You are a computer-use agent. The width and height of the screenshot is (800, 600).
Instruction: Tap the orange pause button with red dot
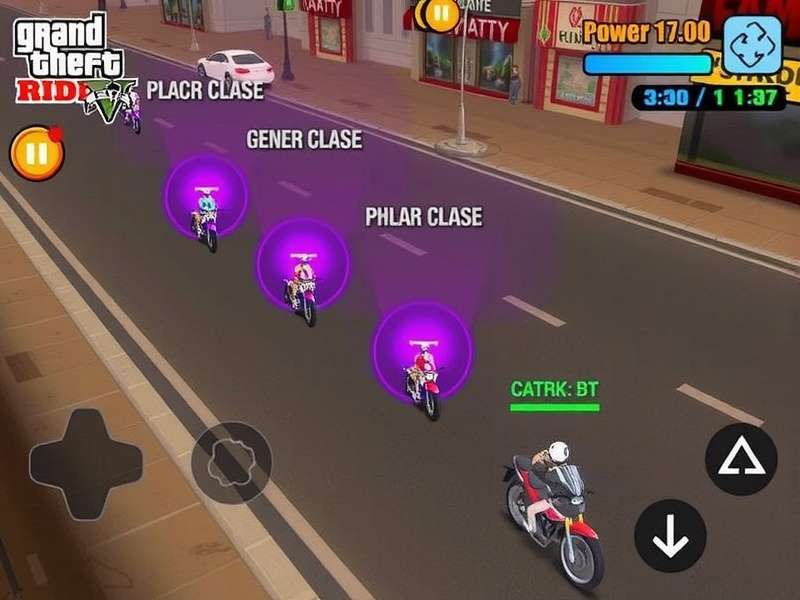pyautogui.click(x=37, y=154)
